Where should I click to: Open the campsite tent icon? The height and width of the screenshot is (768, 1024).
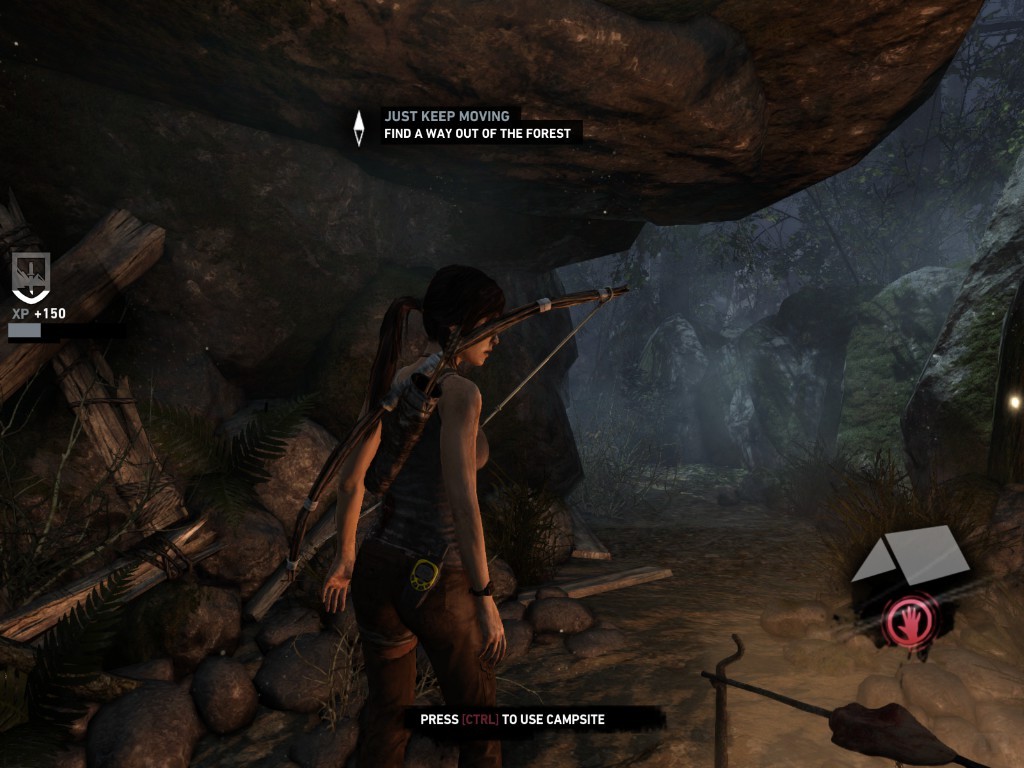910,555
